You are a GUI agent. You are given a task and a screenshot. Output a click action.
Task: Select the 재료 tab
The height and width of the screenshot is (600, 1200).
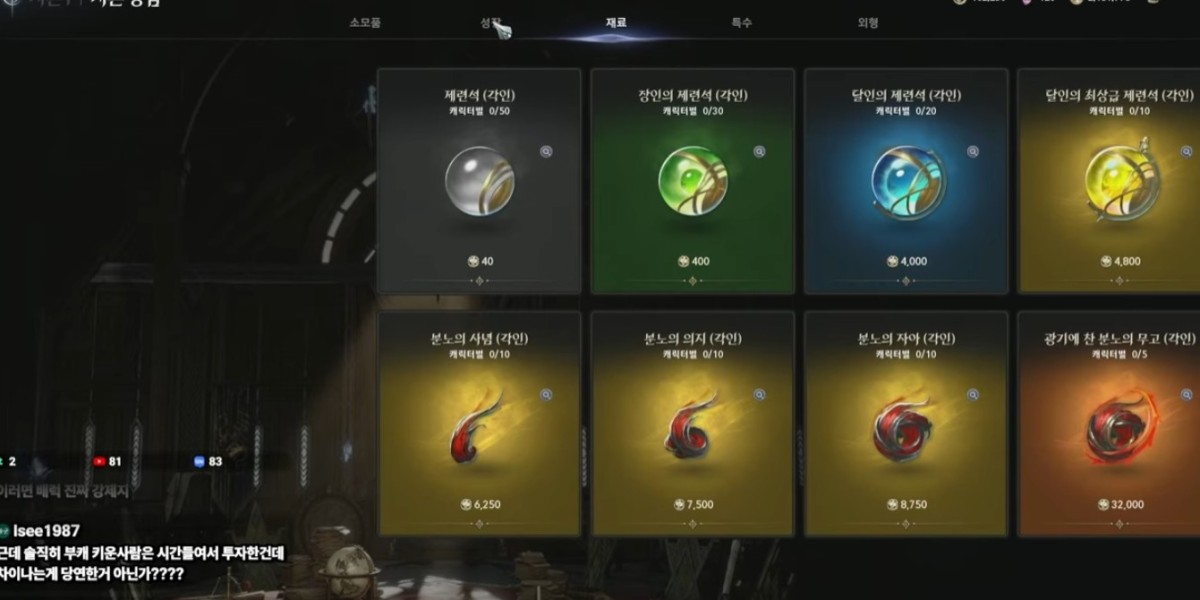tap(616, 22)
